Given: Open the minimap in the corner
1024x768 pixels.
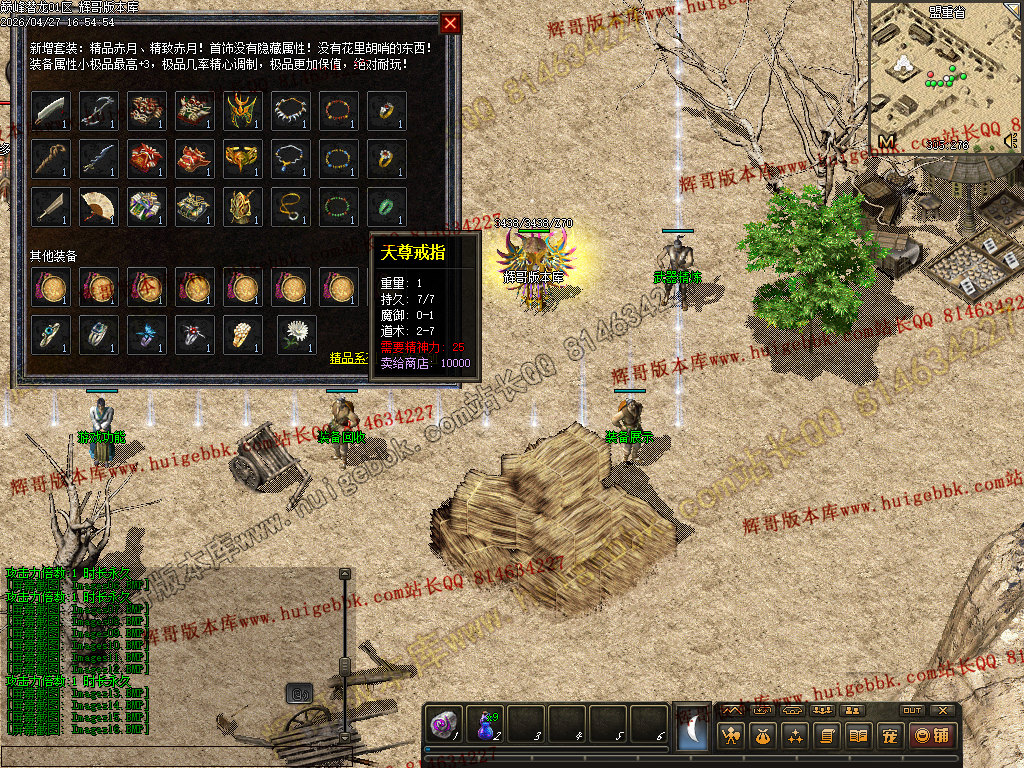Looking at the screenshot, I should point(944,76).
